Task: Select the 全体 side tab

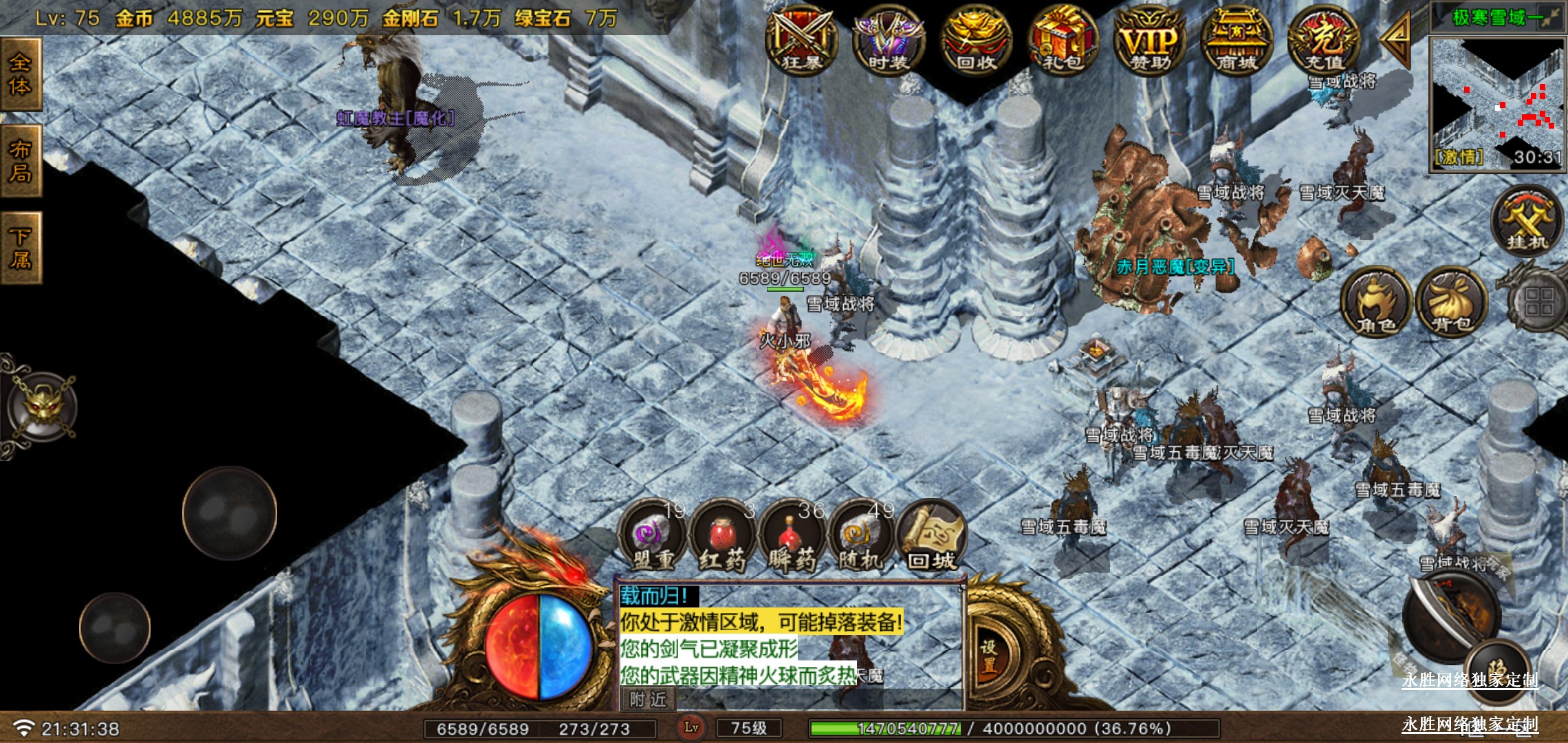Action: [x=21, y=74]
